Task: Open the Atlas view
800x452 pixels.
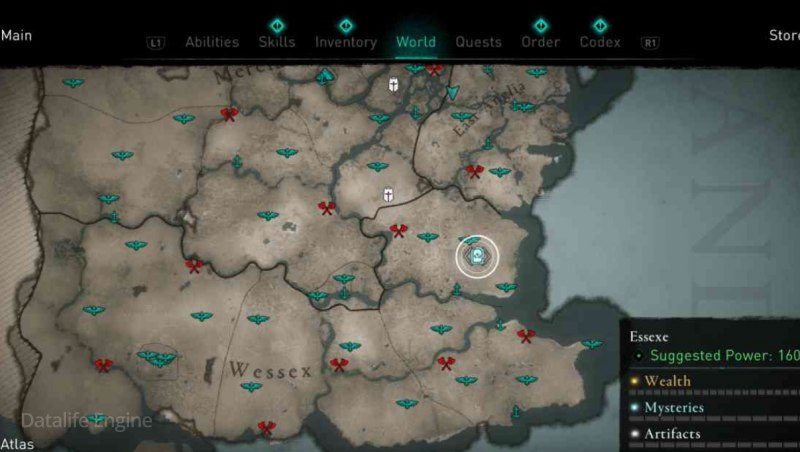Action: [17, 444]
